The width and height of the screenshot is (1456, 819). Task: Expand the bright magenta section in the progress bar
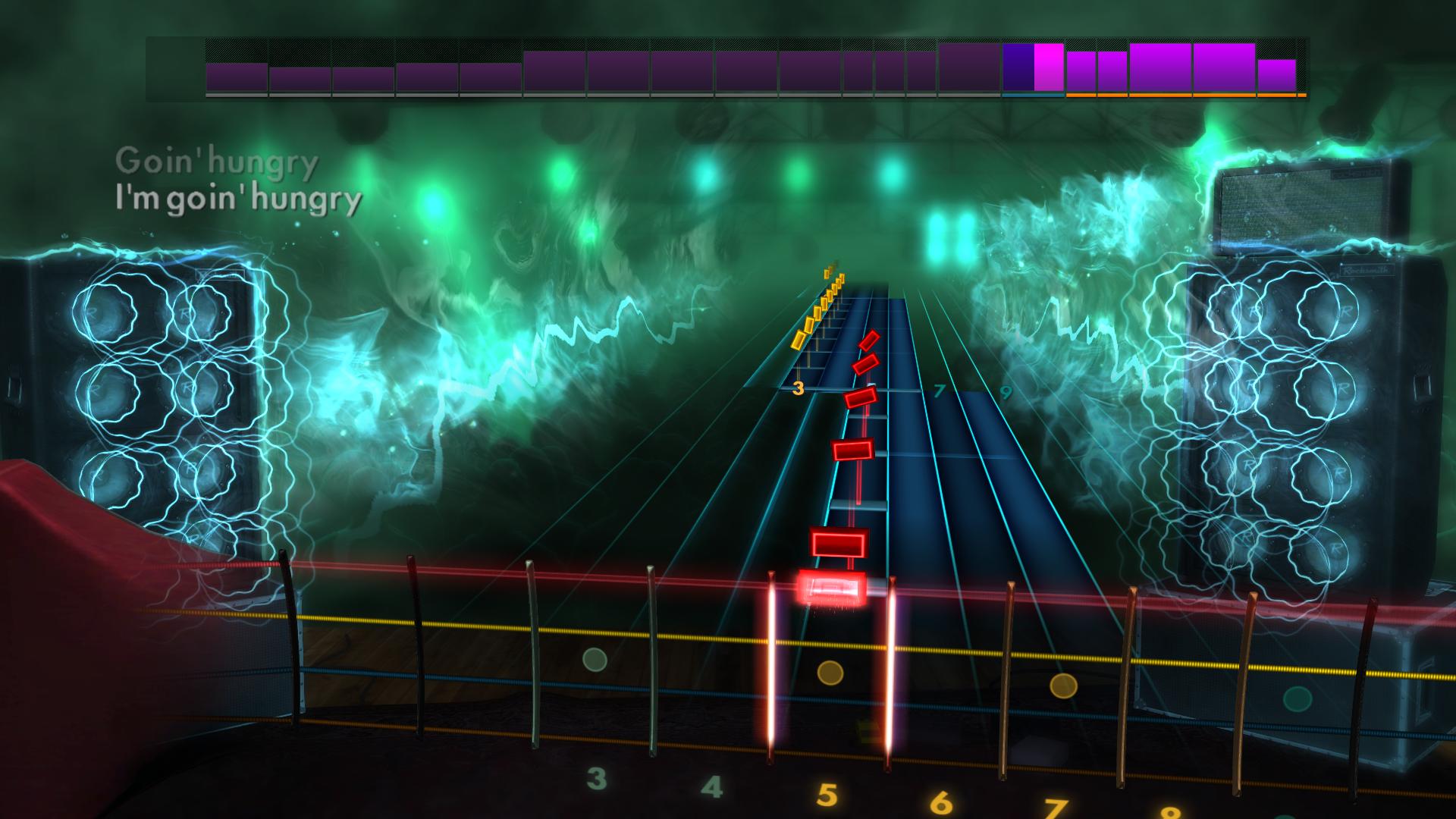point(1049,68)
